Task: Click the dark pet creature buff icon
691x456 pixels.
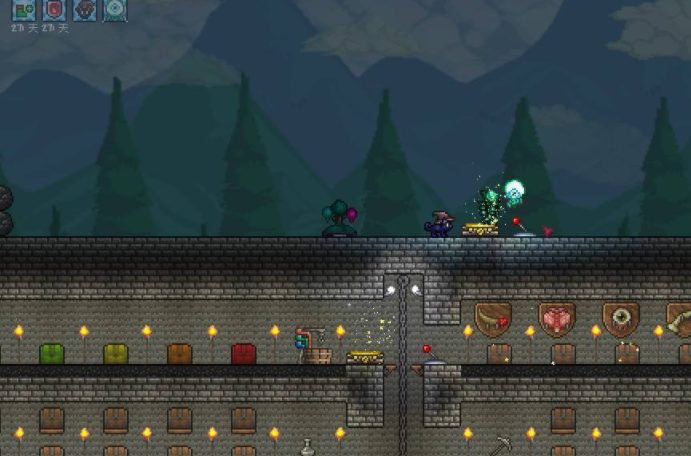Action: 86,10
